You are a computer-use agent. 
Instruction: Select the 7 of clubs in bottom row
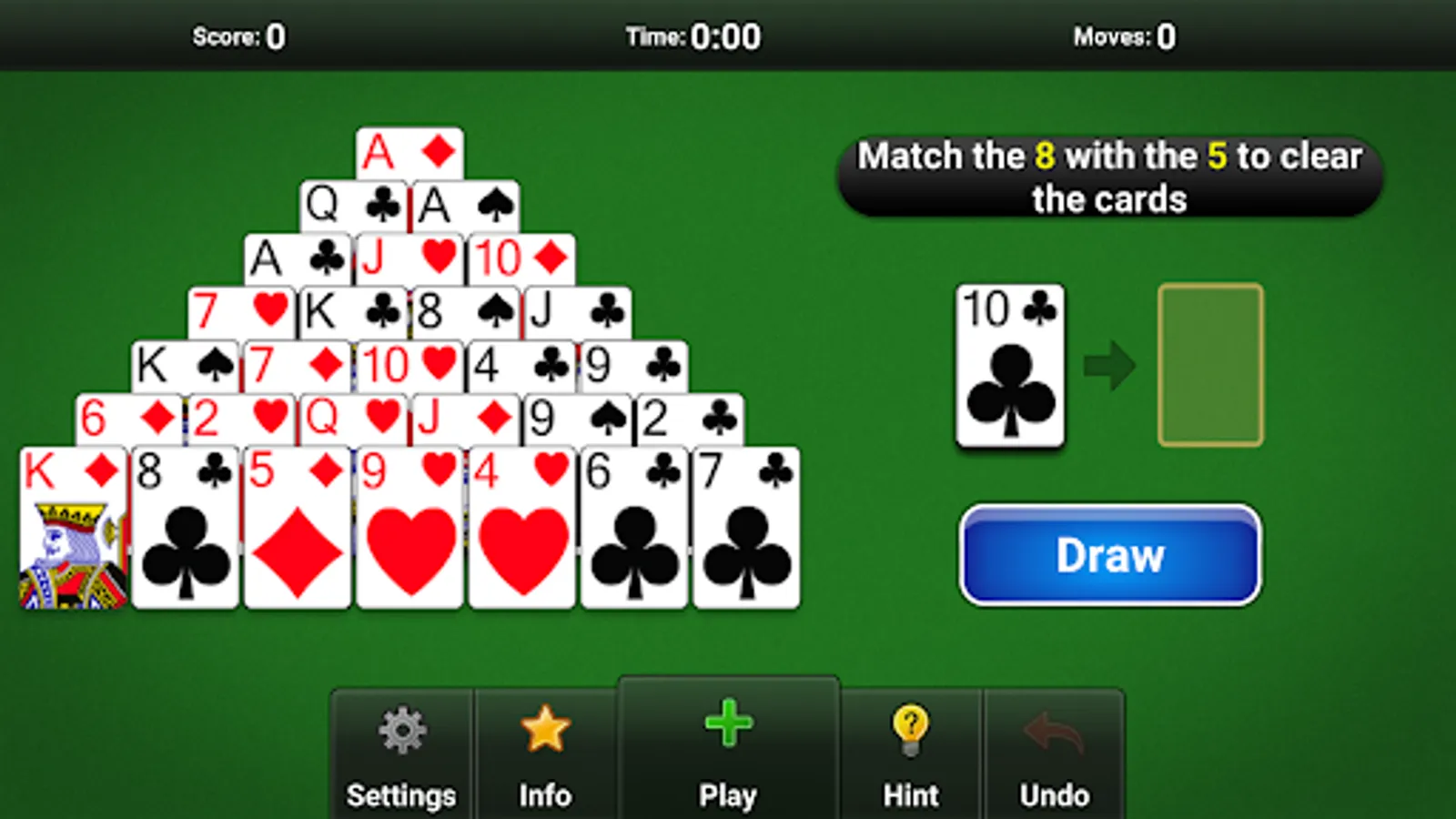[x=748, y=528]
